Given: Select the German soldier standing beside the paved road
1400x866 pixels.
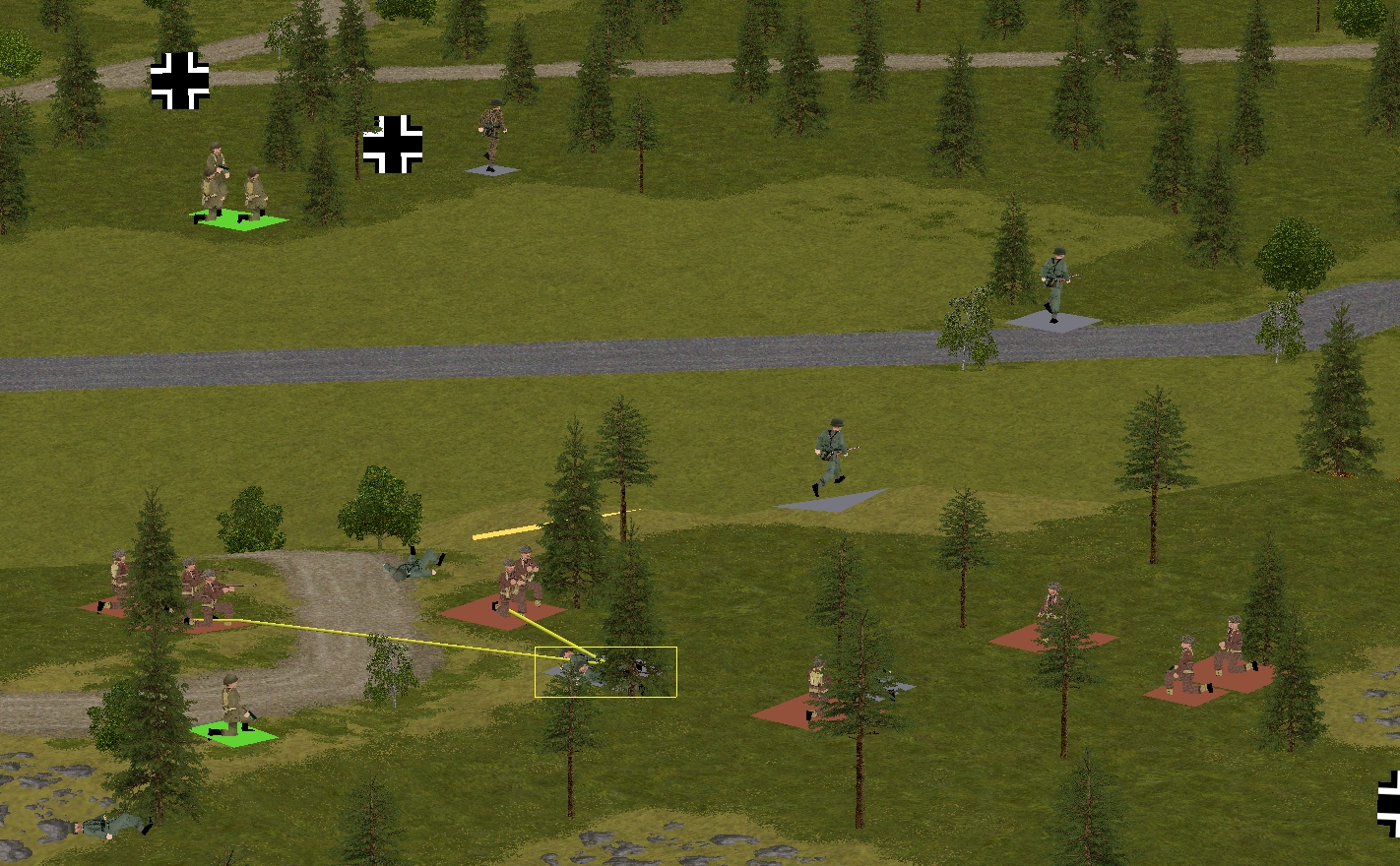Looking at the screenshot, I should [x=1054, y=284].
